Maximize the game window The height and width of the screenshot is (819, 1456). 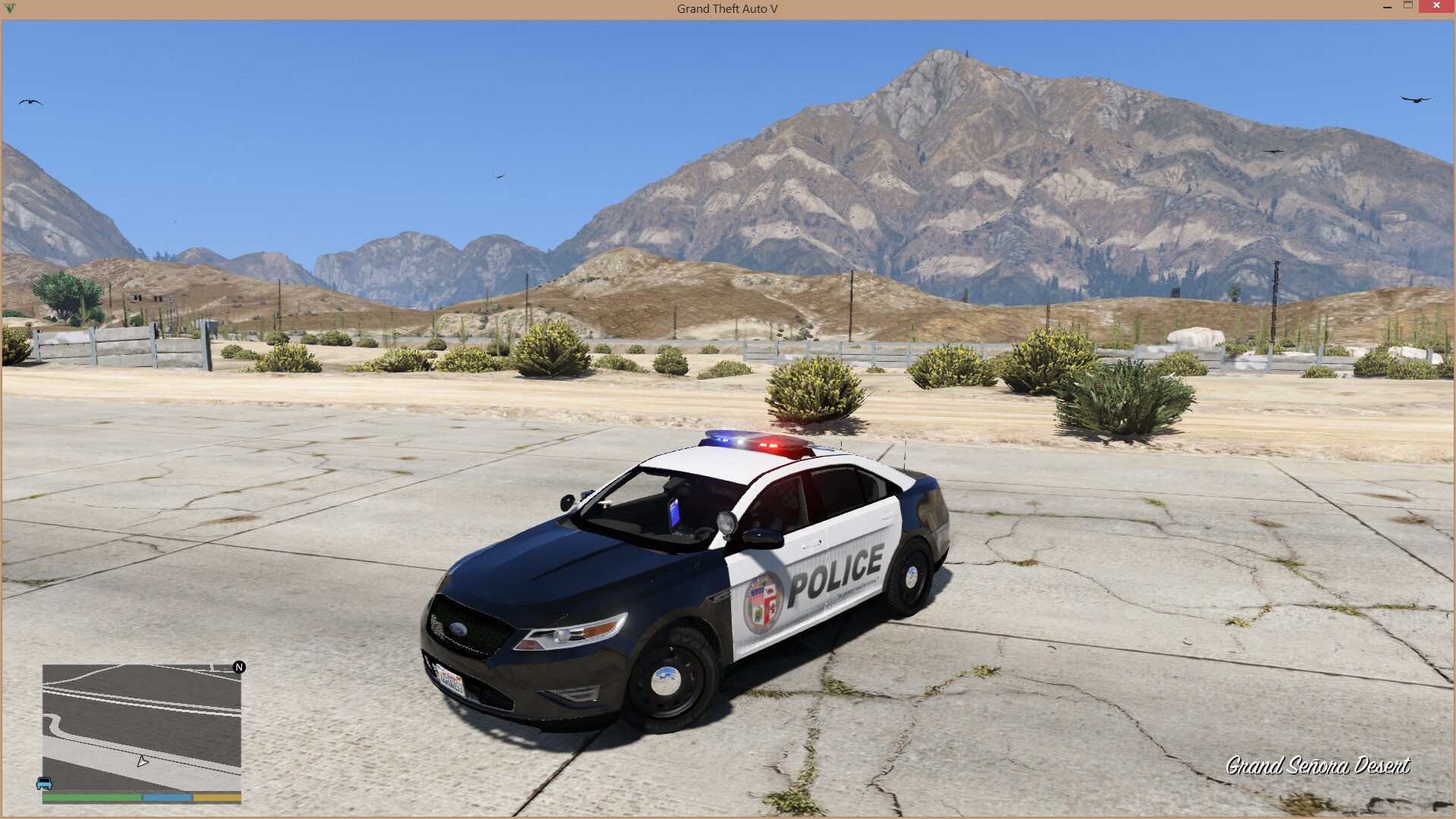click(1408, 6)
